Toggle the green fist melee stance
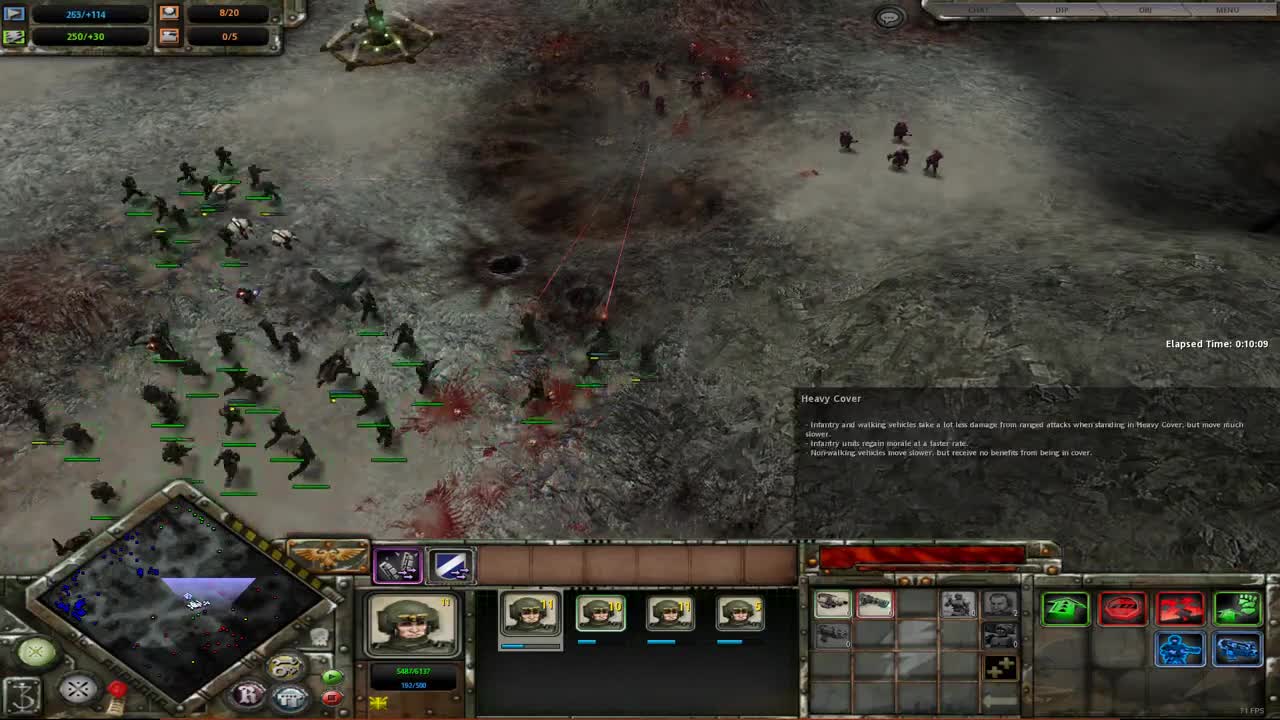The width and height of the screenshot is (1280, 720). pos(1238,609)
